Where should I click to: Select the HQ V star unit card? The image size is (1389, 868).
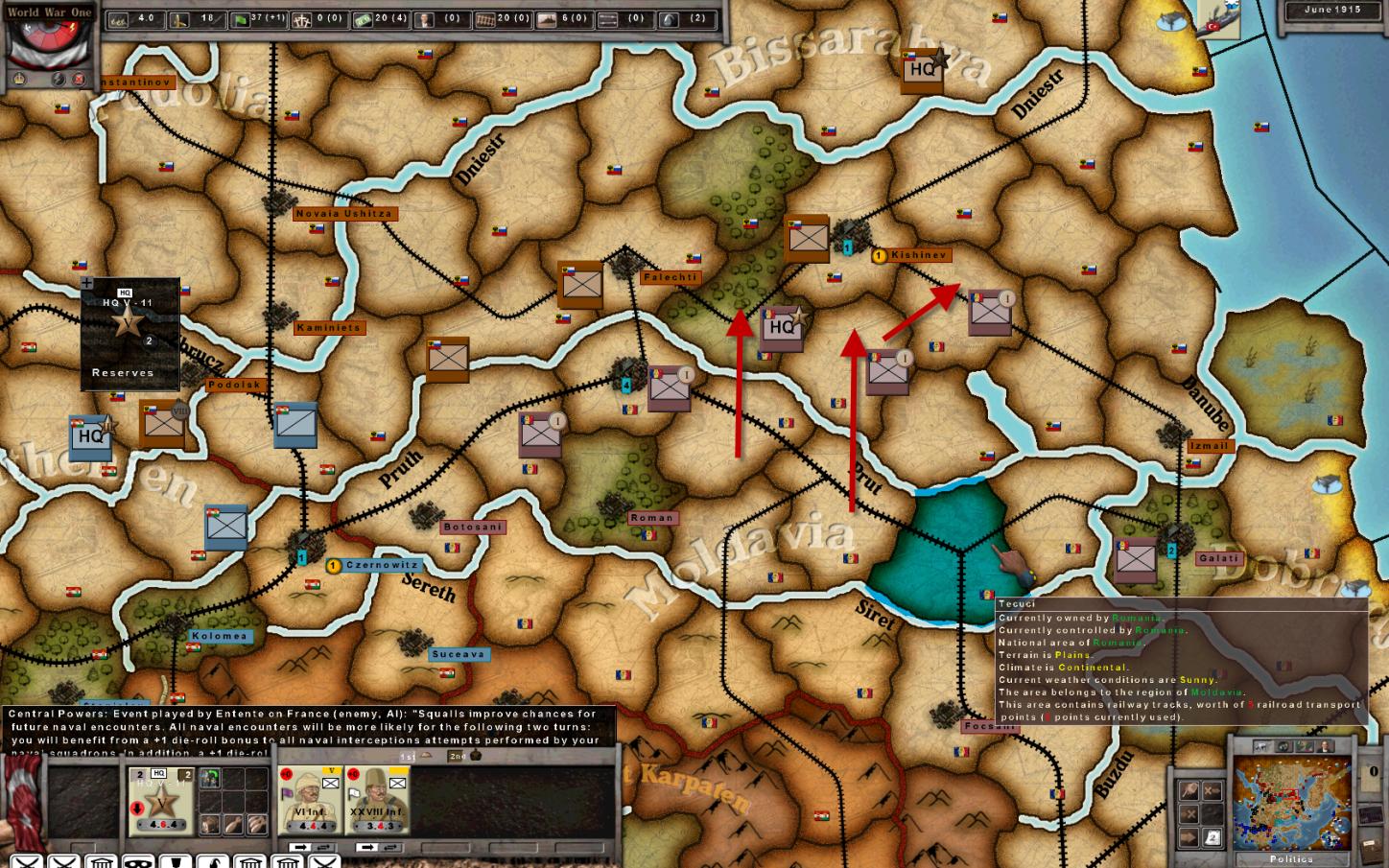160,801
